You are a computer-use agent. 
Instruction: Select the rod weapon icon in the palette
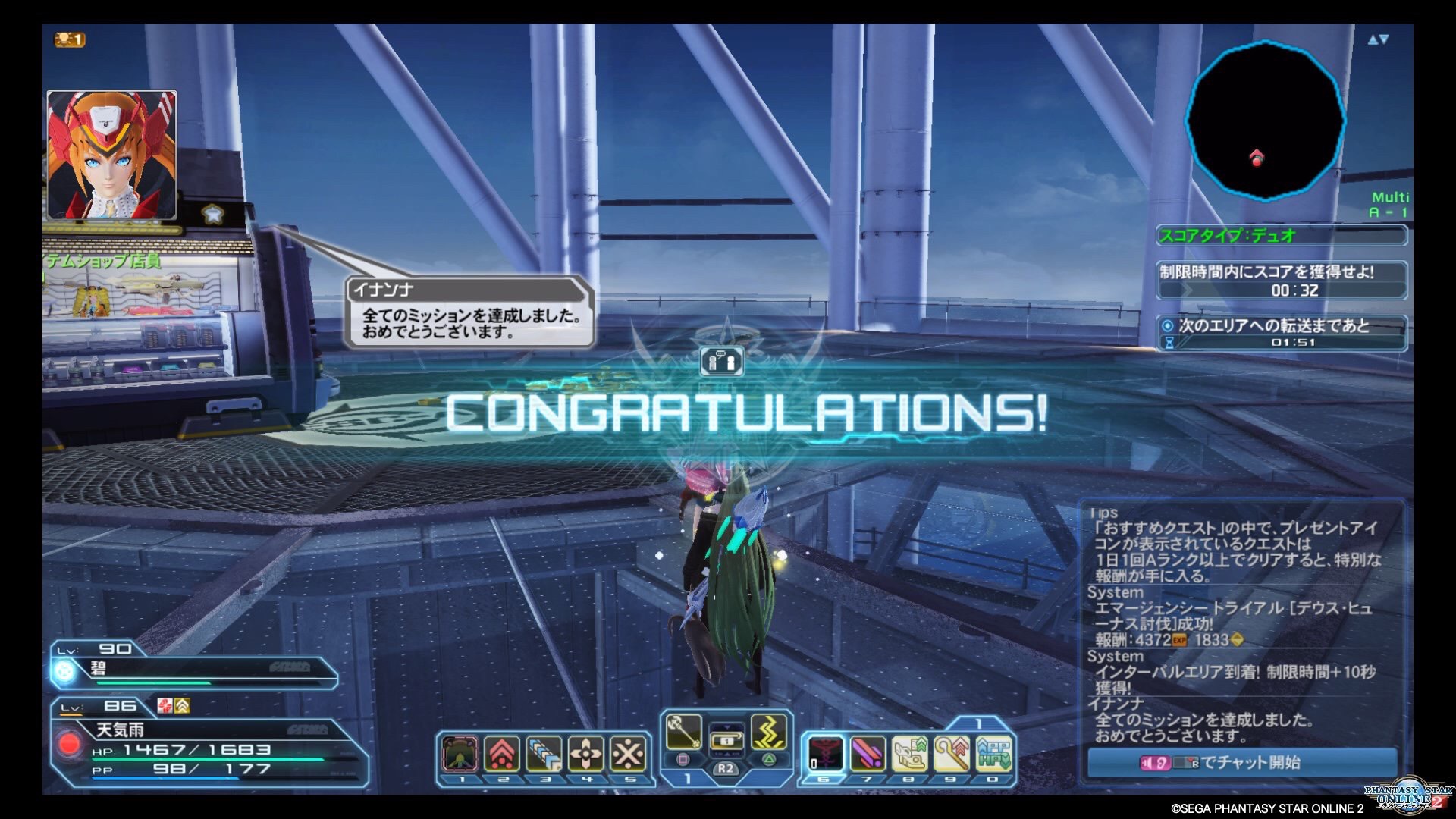tap(682, 732)
